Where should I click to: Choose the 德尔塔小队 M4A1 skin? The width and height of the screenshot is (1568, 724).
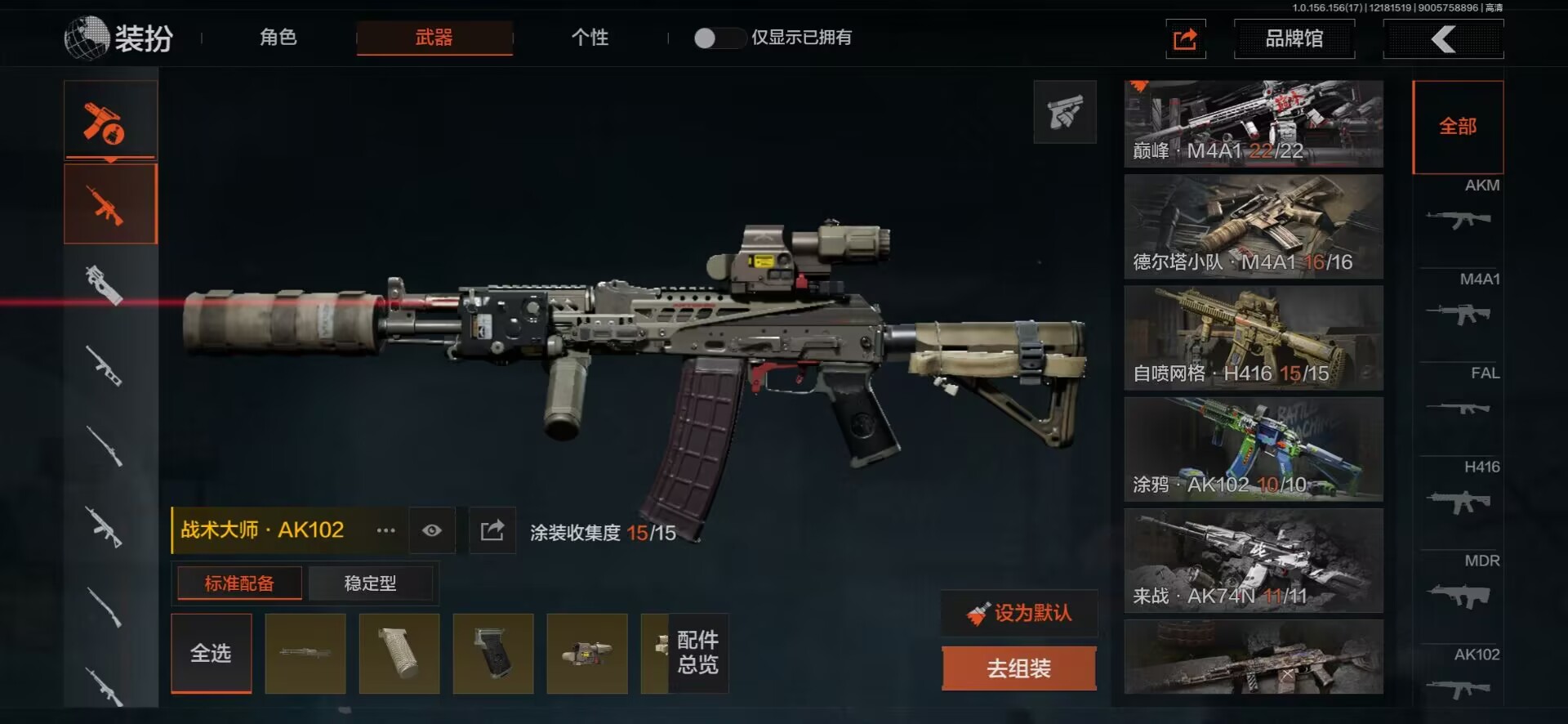tap(1253, 226)
